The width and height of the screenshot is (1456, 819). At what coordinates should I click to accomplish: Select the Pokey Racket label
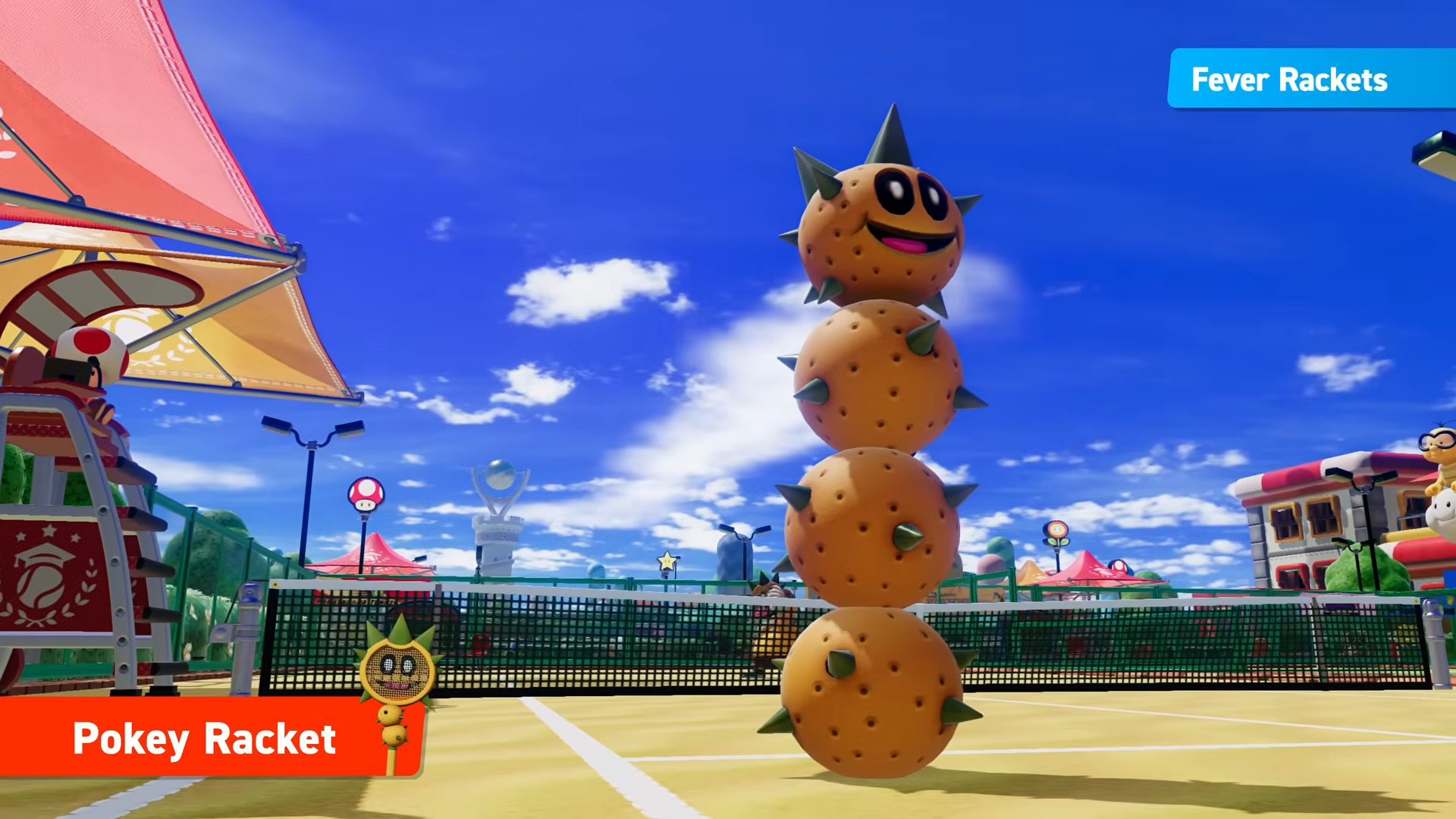pos(205,738)
